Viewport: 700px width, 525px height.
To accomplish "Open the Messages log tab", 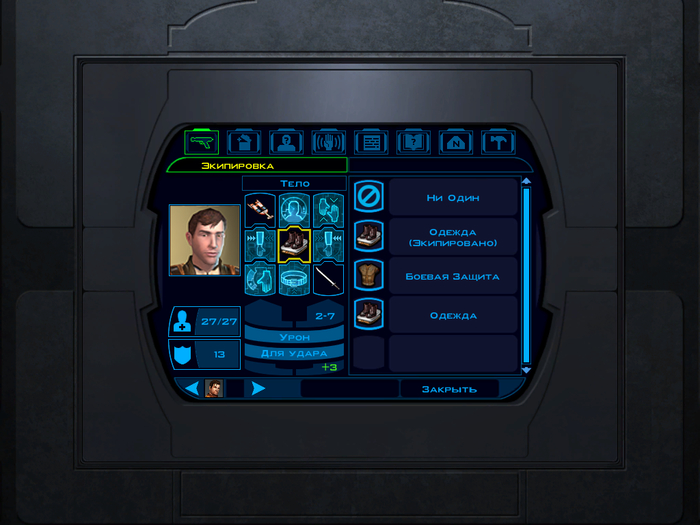I will 371,142.
